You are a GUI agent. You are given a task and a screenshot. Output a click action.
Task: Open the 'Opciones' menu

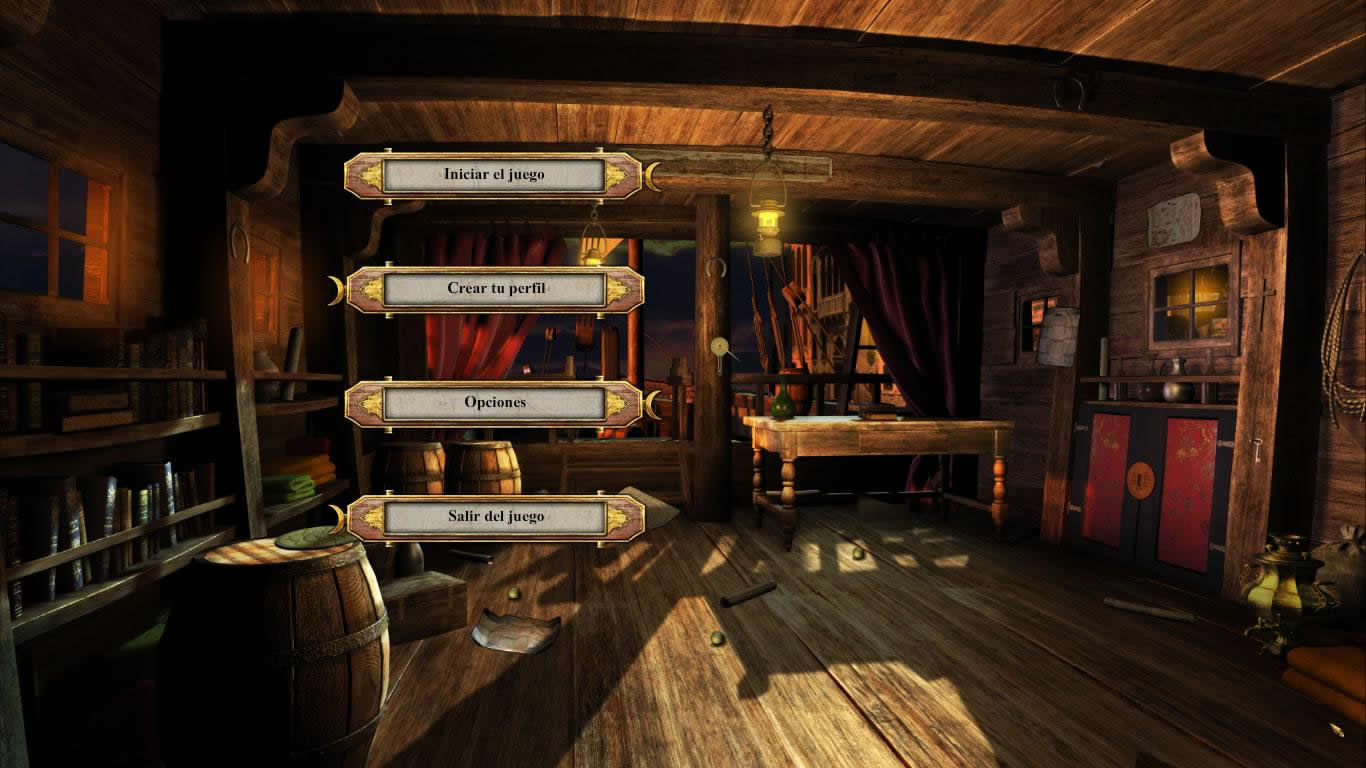pos(494,403)
